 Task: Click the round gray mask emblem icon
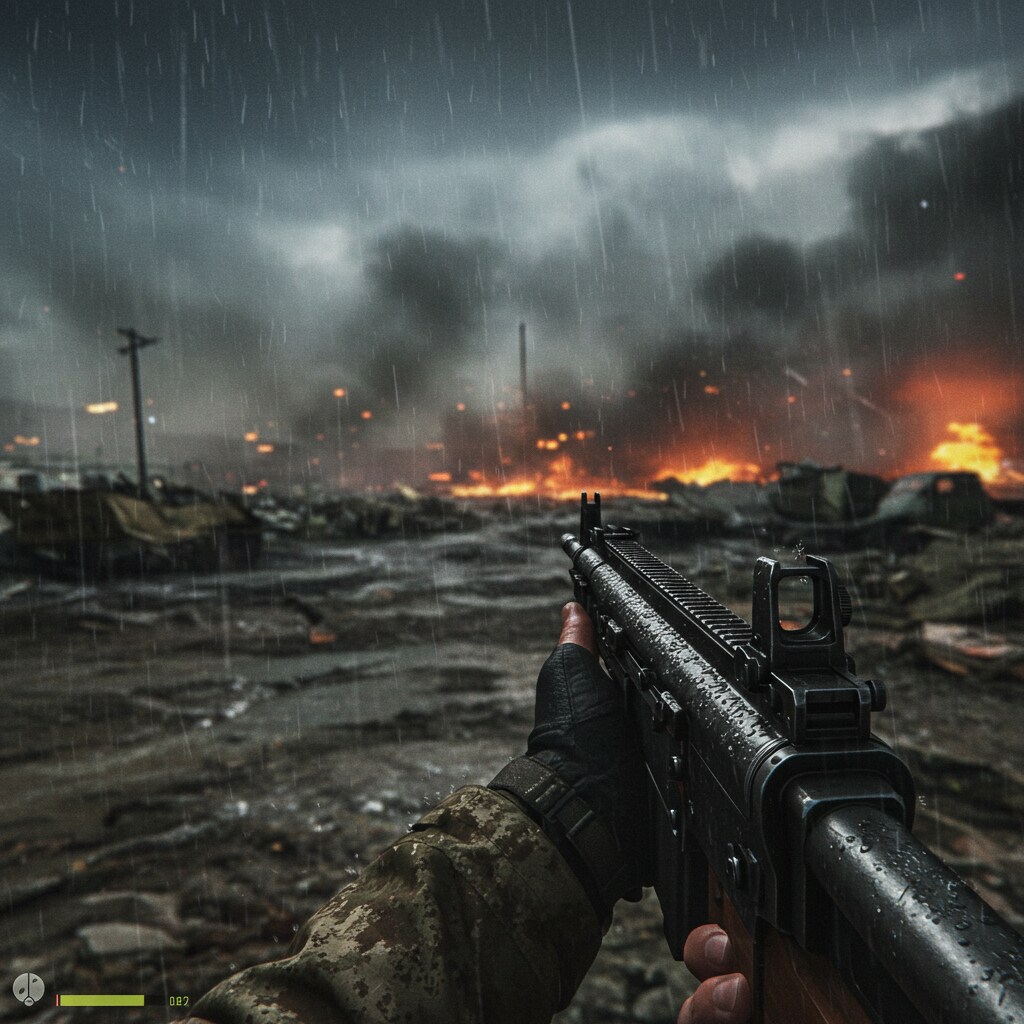tap(28, 989)
